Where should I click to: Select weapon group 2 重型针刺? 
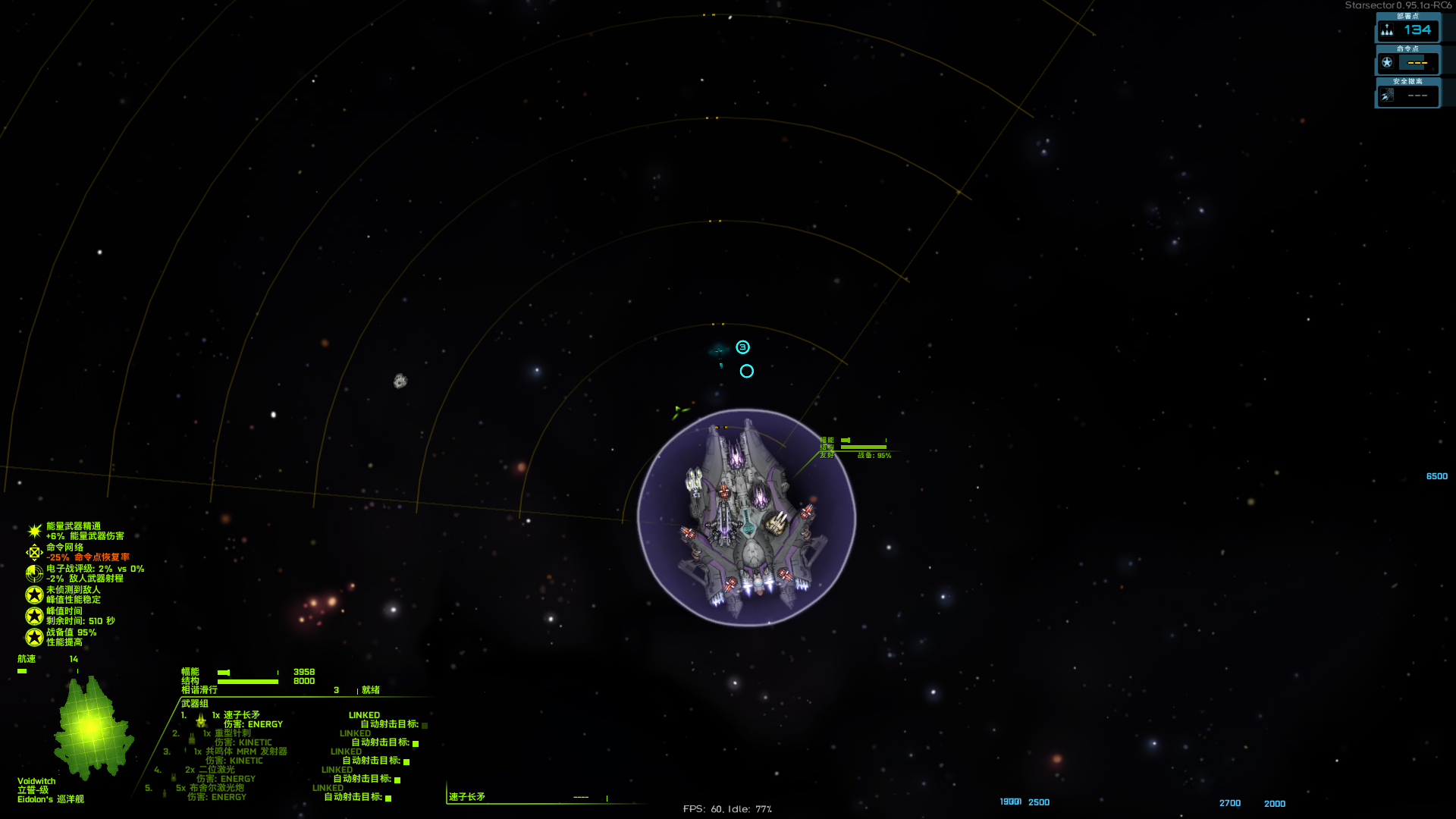point(232,733)
